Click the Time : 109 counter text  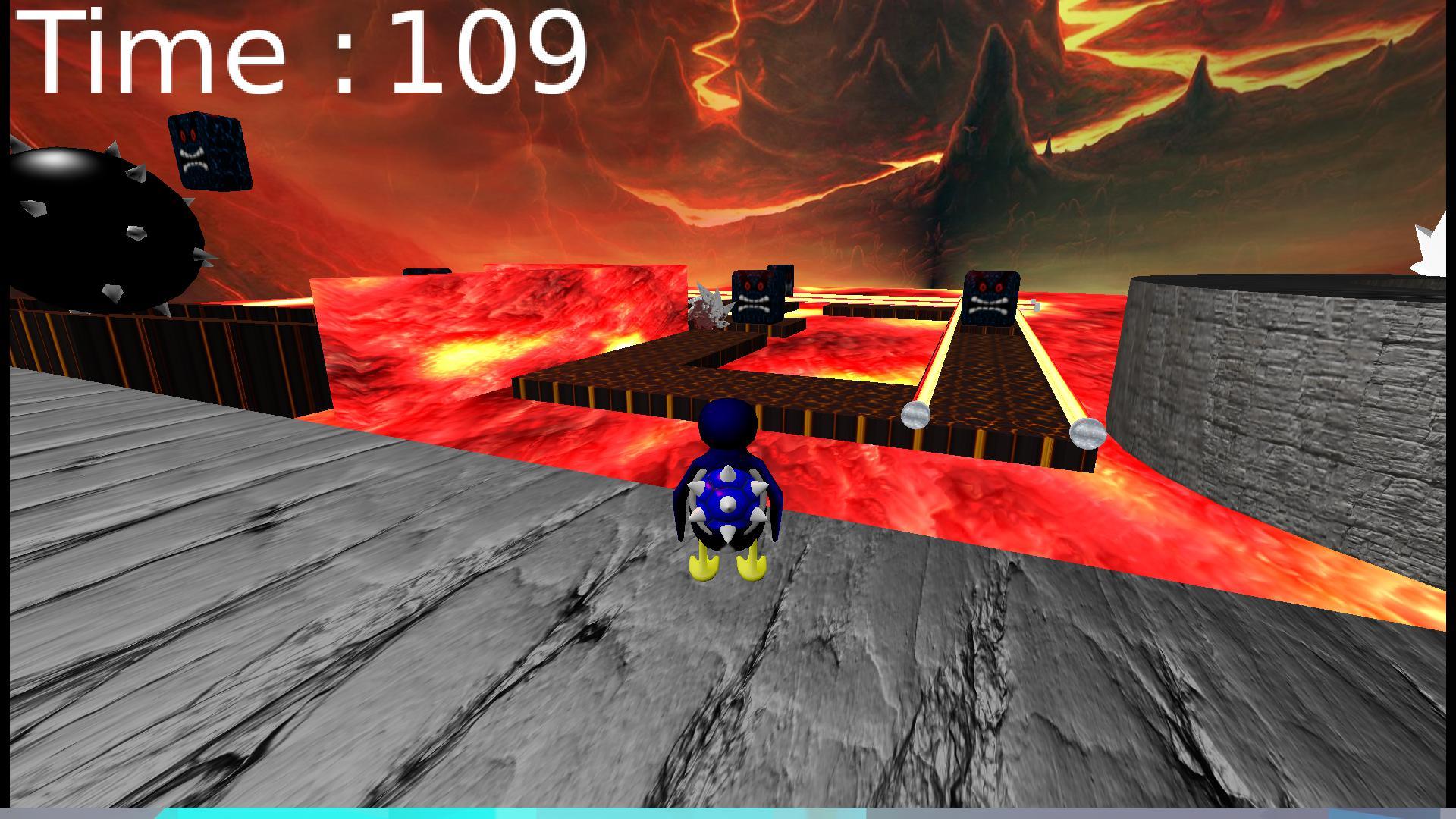tap(303, 49)
